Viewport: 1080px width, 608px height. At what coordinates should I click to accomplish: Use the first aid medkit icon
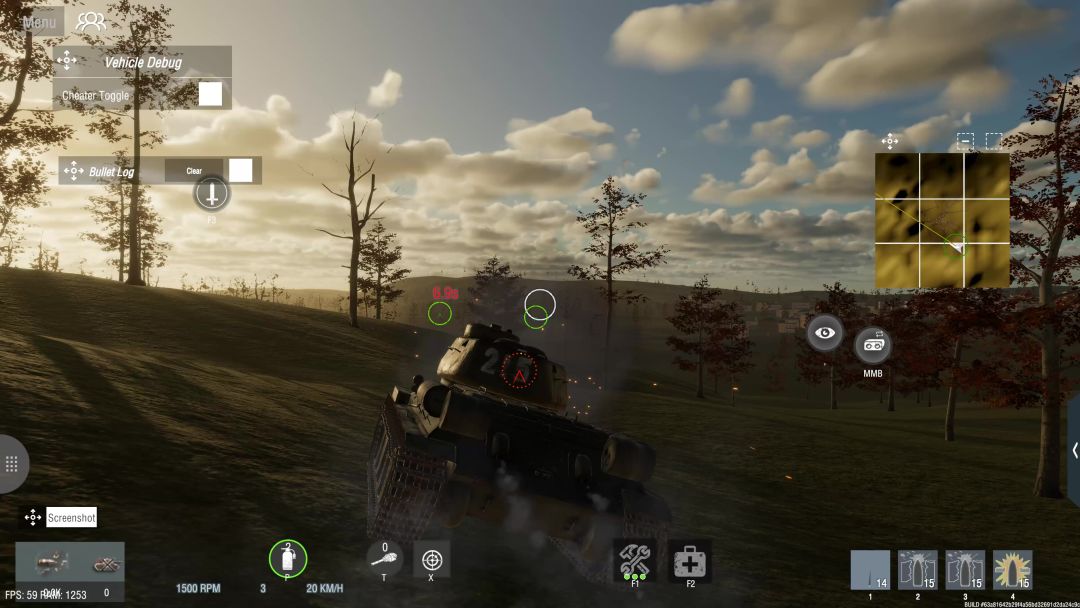[x=690, y=561]
